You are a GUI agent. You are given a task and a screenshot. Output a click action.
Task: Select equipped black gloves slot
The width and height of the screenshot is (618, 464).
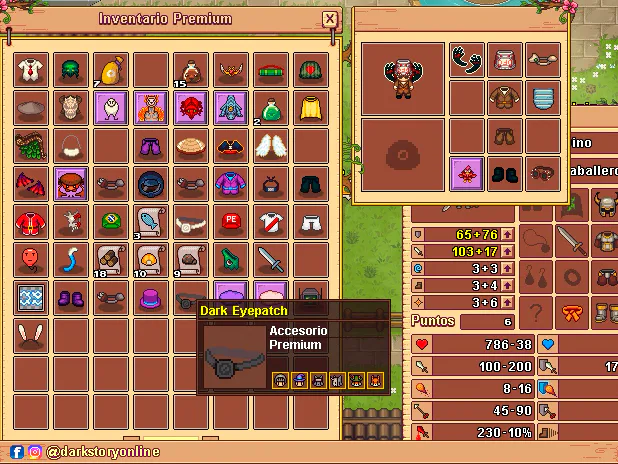467,60
